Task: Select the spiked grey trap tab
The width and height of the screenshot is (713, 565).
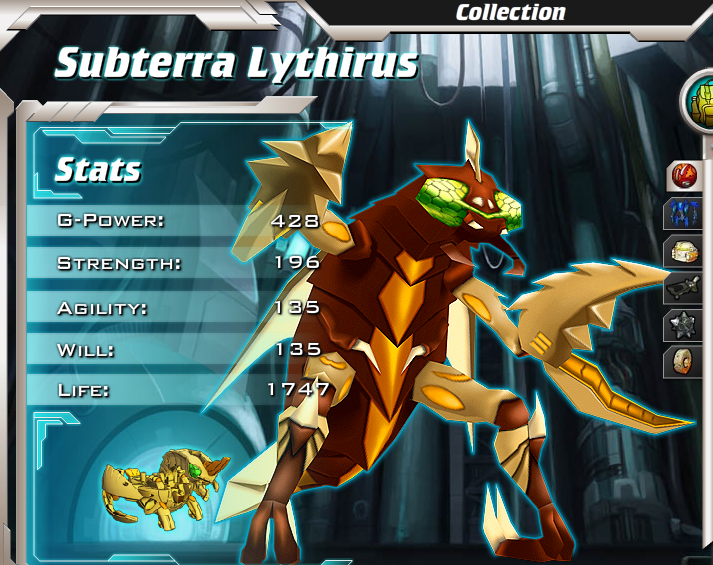Action: coord(688,326)
